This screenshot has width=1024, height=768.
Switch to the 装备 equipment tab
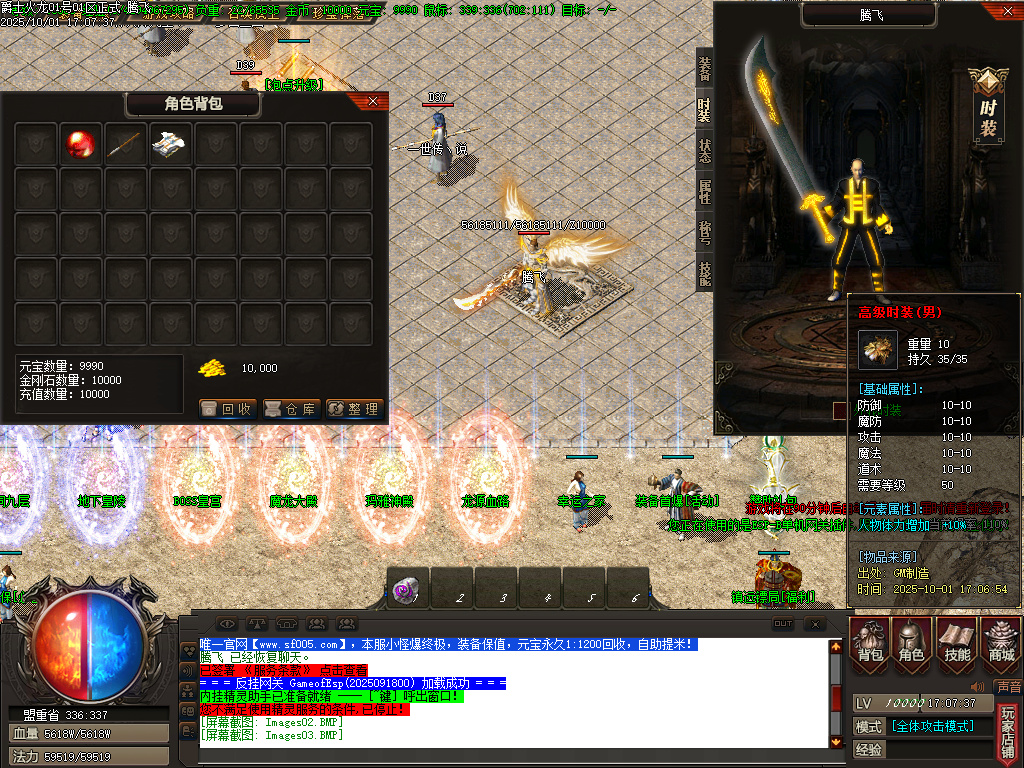coord(705,67)
